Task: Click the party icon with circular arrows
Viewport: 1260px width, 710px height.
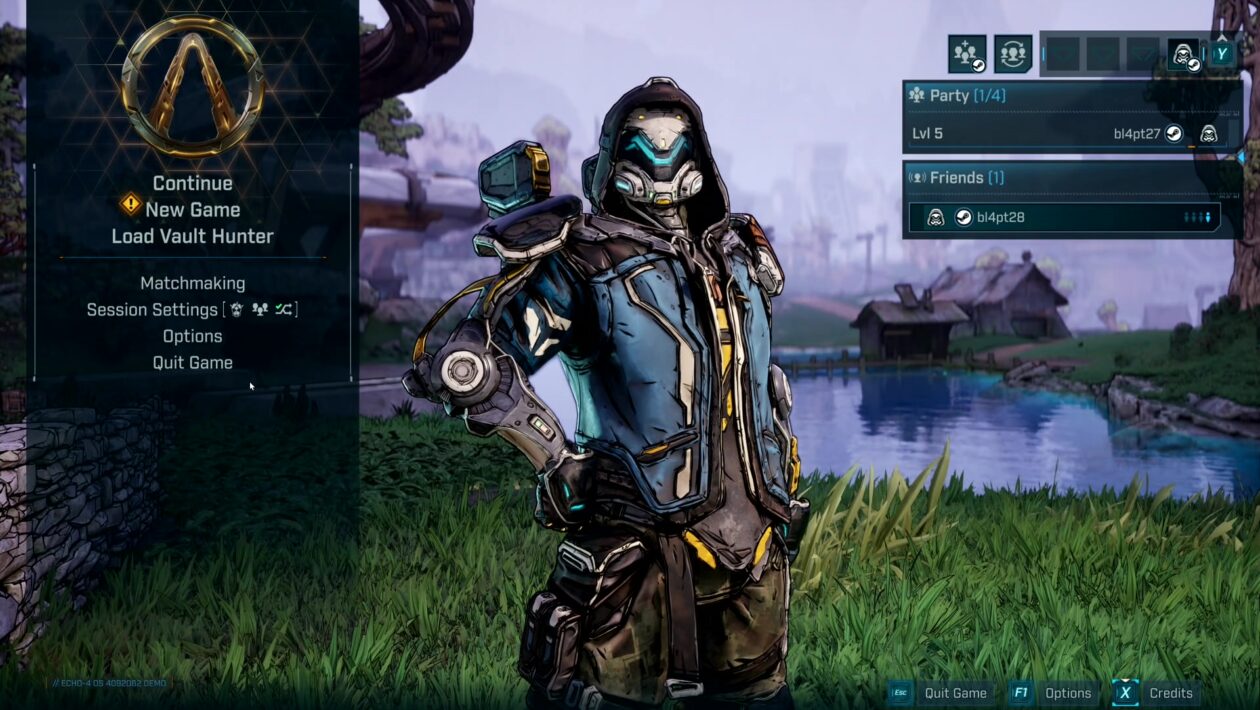Action: coord(1013,54)
